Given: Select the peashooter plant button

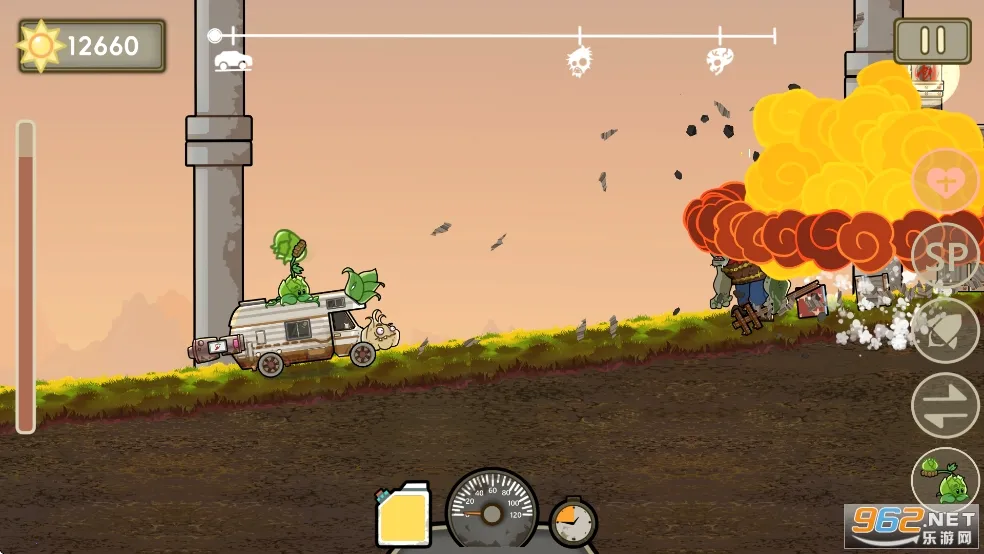Looking at the screenshot, I should [944, 479].
